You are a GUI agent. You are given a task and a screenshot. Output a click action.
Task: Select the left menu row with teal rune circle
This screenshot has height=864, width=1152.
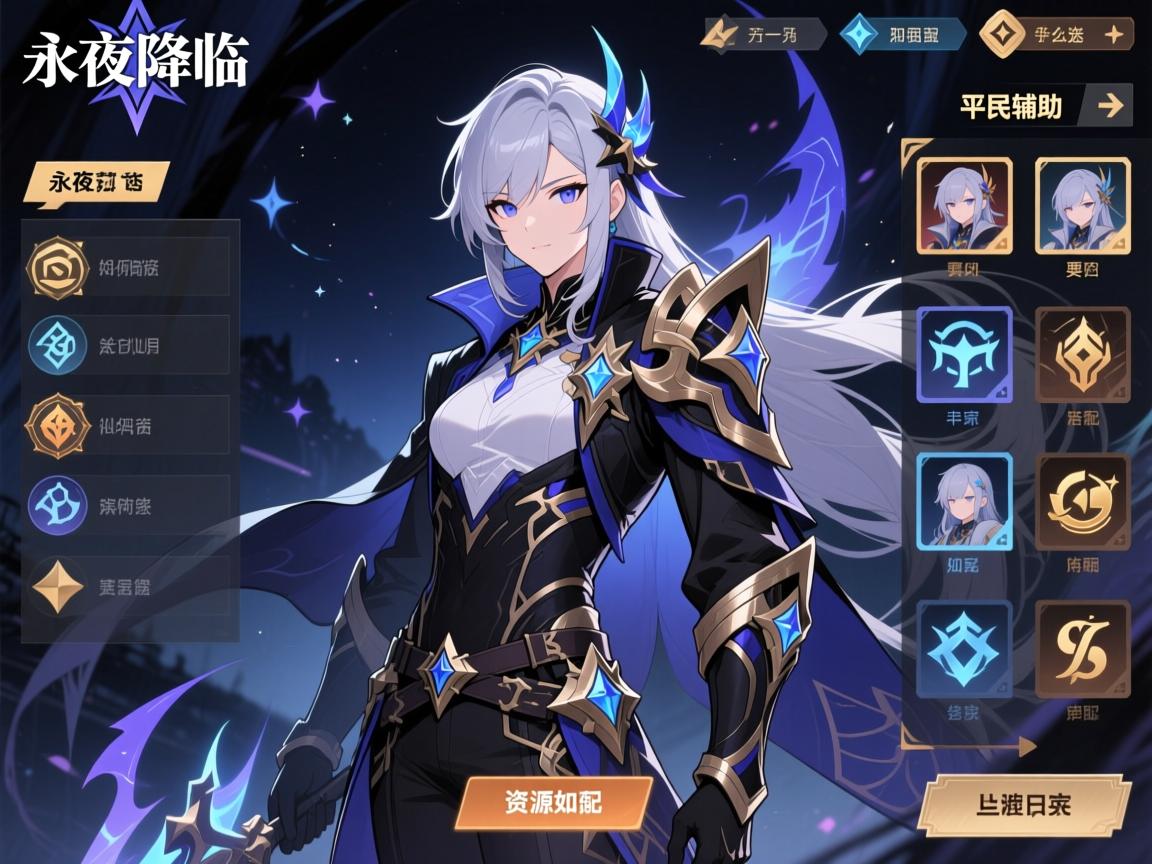point(130,346)
